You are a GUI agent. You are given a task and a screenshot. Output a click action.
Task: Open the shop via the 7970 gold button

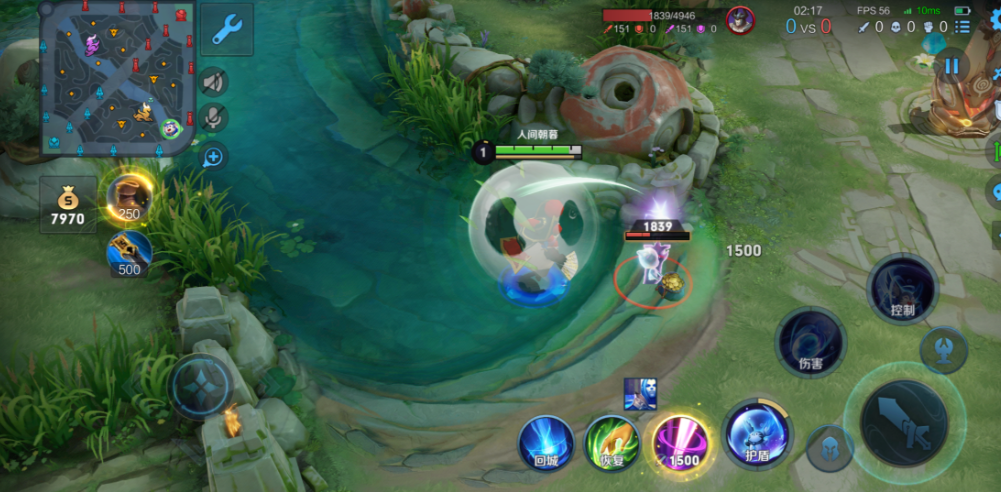[x=68, y=205]
